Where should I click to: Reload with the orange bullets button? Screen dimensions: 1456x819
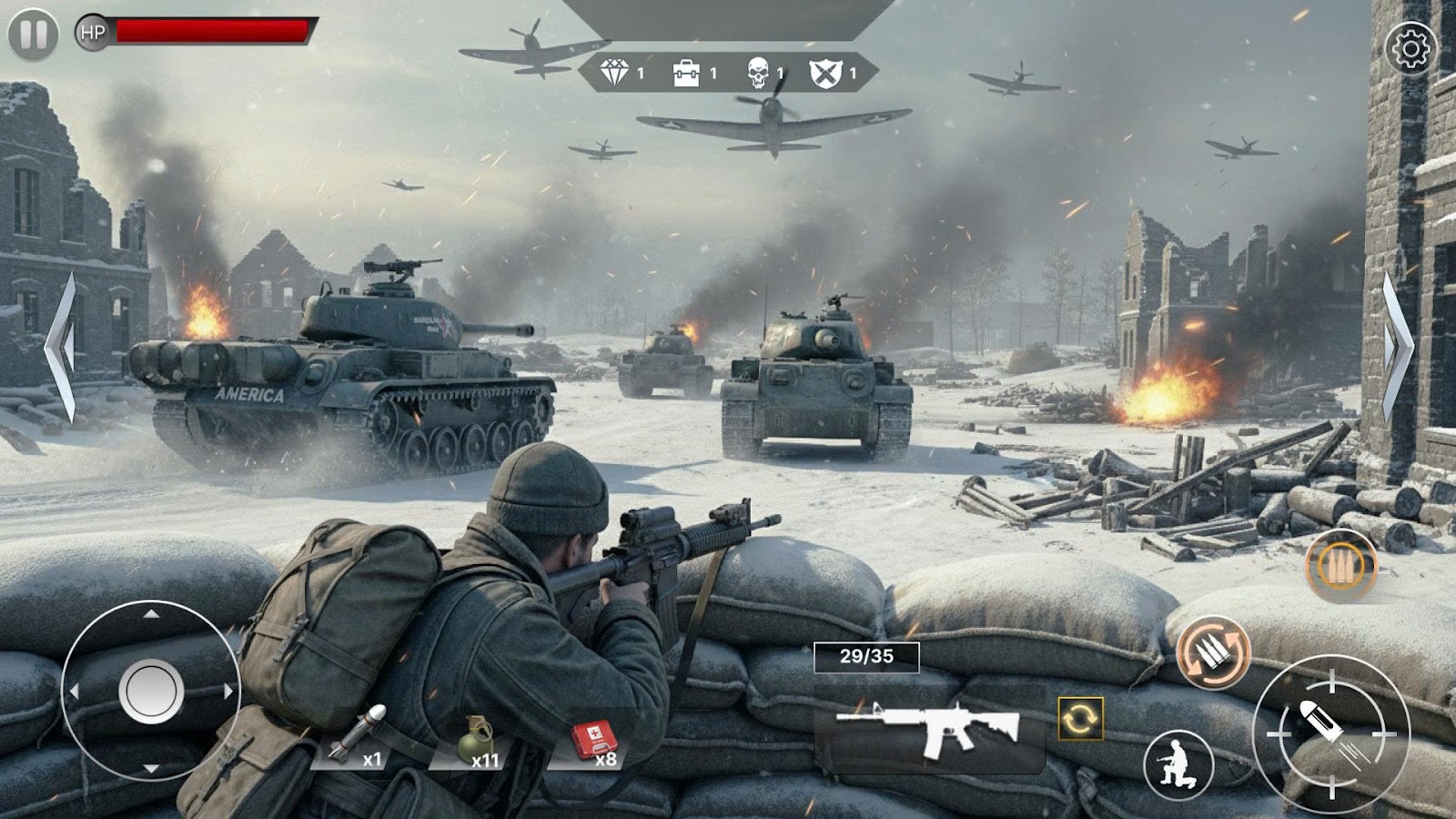(x=1213, y=652)
